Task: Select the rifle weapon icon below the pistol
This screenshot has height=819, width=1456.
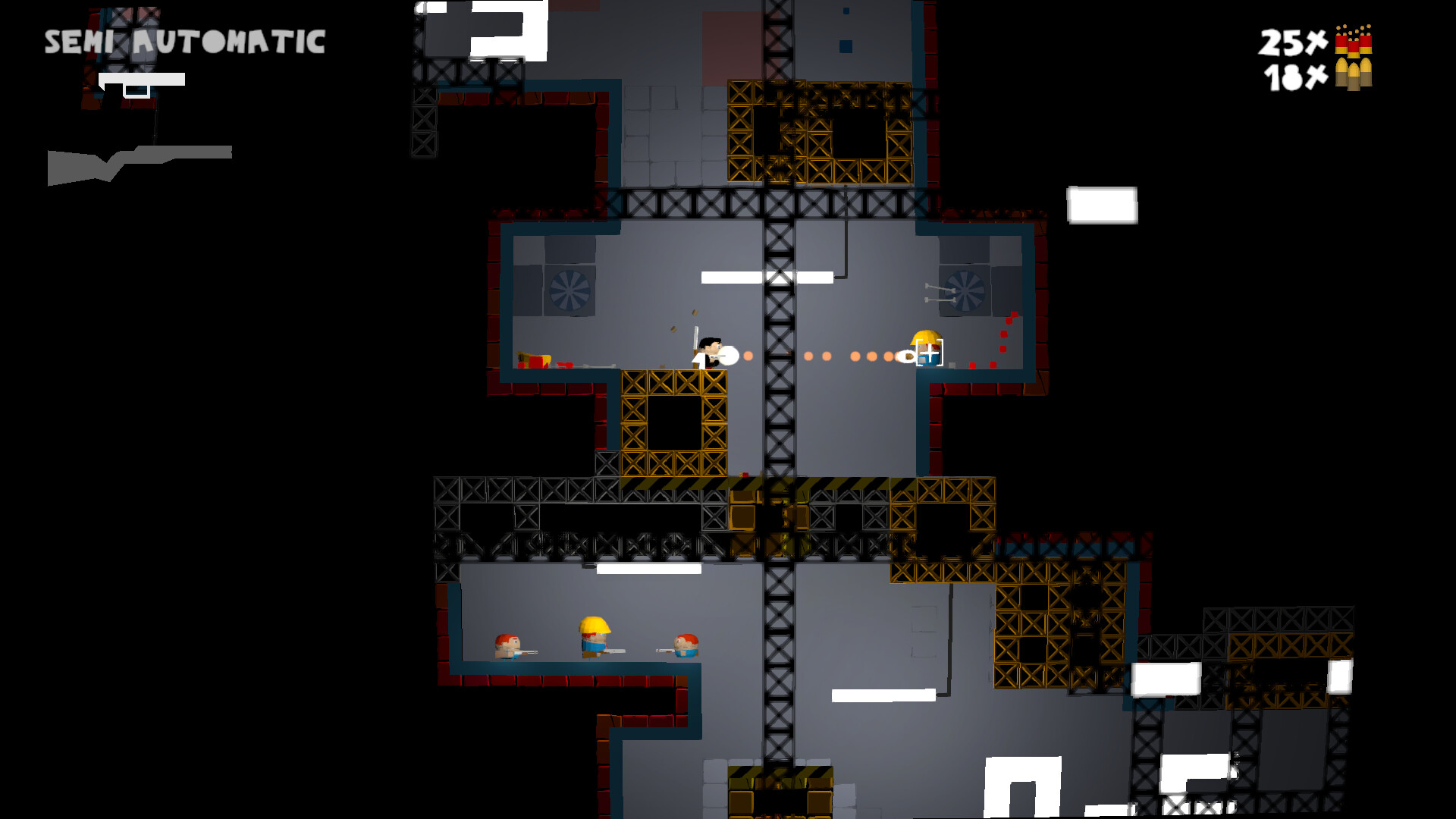Action: pyautogui.click(x=140, y=159)
